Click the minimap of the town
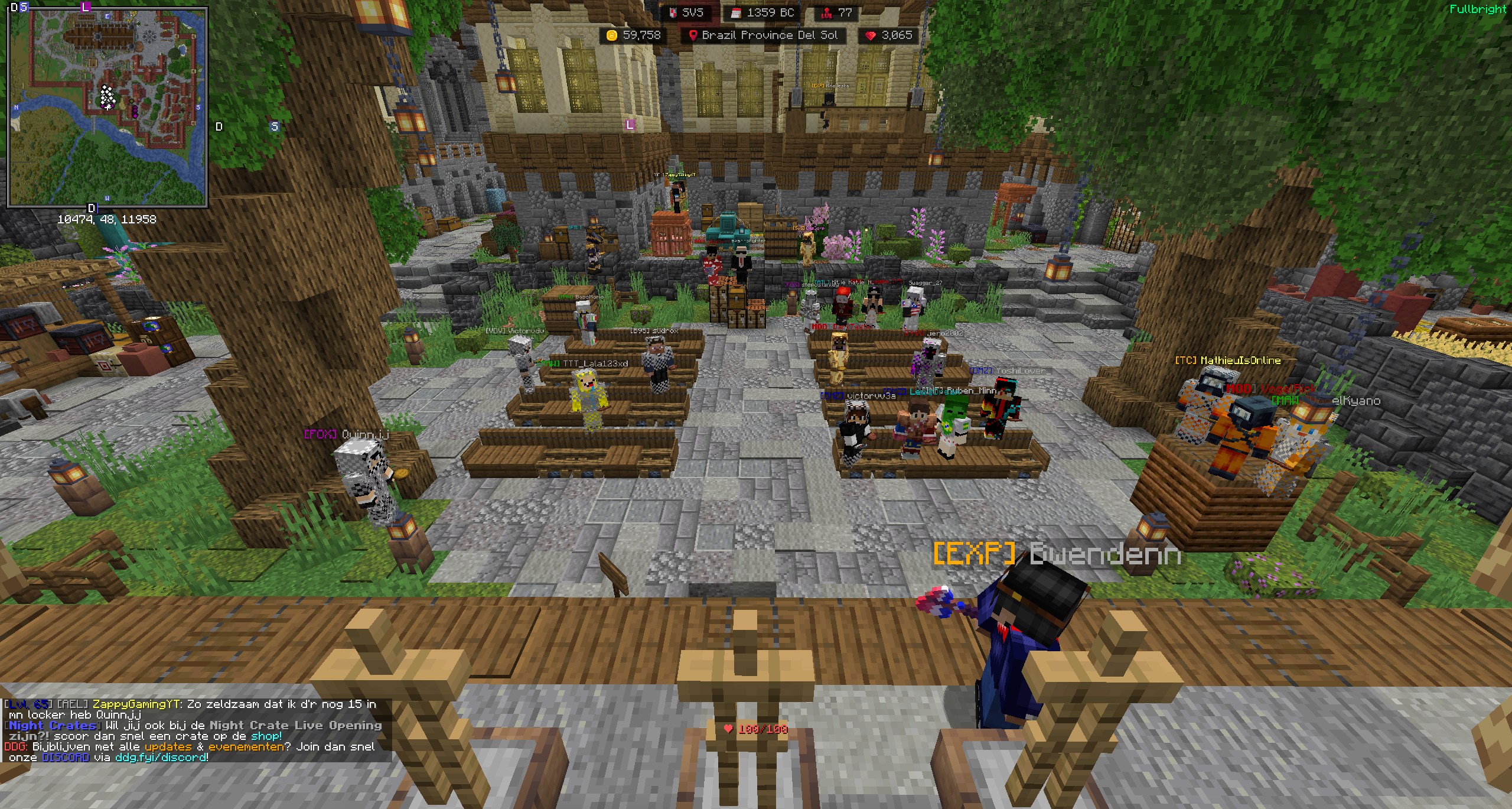1512x809 pixels. click(x=107, y=107)
